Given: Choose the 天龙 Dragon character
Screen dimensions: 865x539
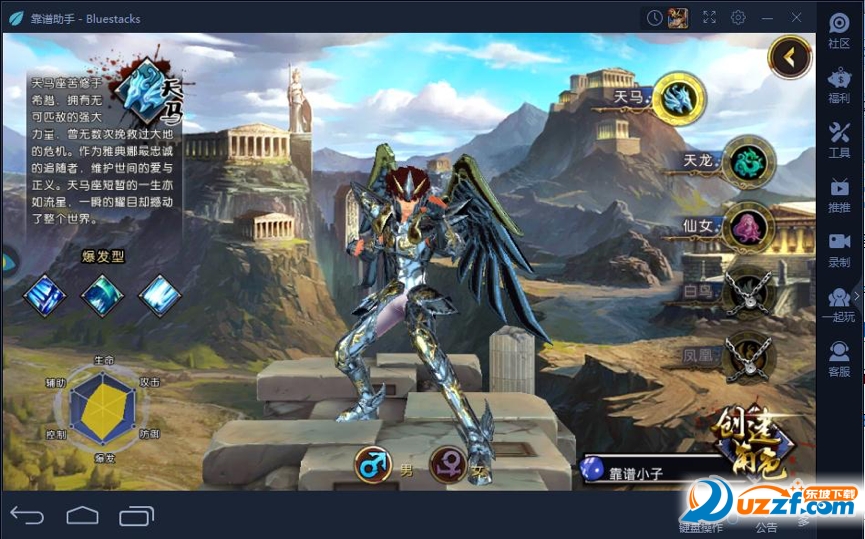Looking at the screenshot, I should [x=747, y=161].
